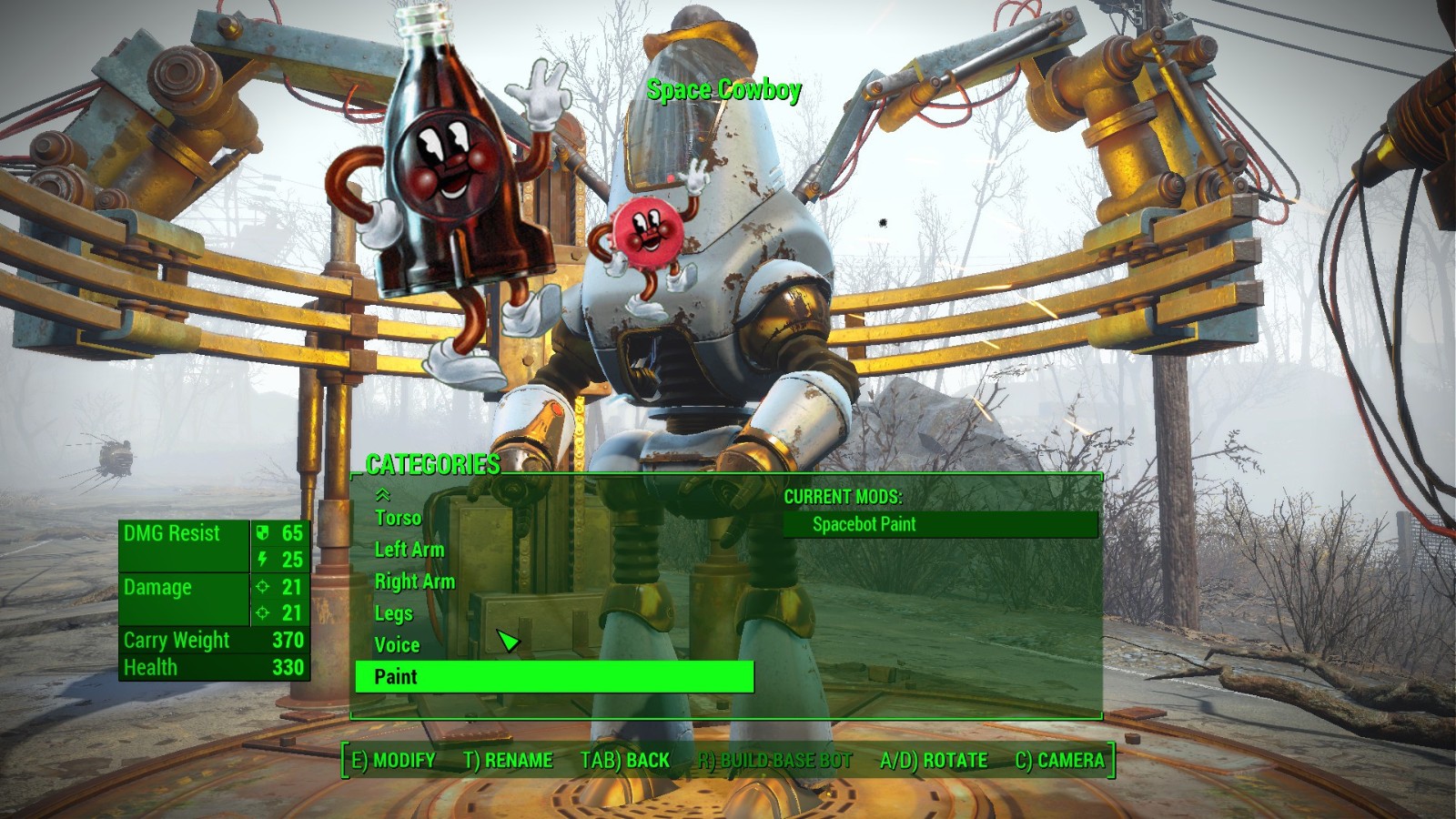The height and width of the screenshot is (819, 1456).
Task: Click the robot name Space Cowboy
Action: pos(723,90)
